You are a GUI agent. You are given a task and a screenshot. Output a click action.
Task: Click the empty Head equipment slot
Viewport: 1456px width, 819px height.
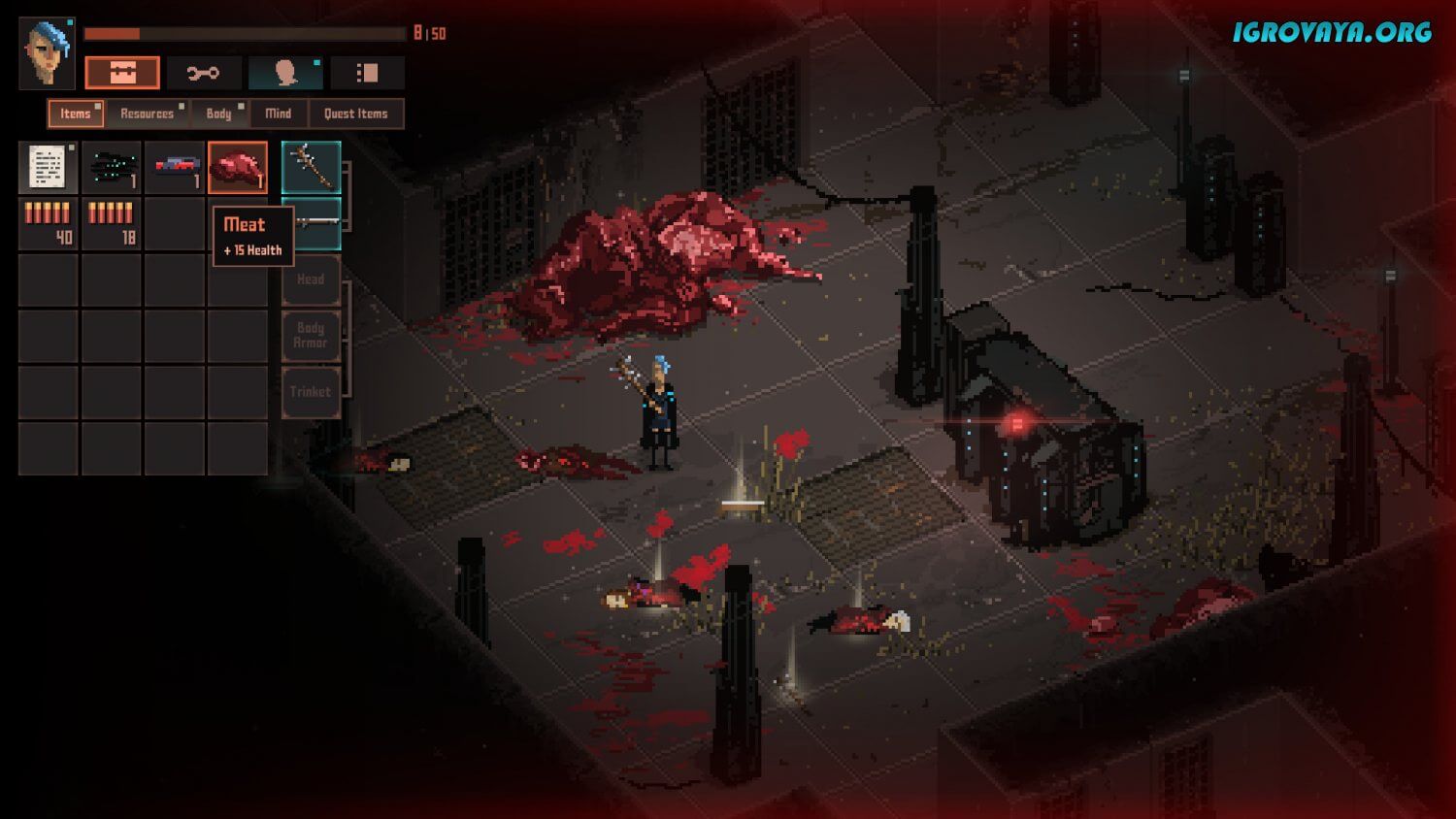coord(311,279)
